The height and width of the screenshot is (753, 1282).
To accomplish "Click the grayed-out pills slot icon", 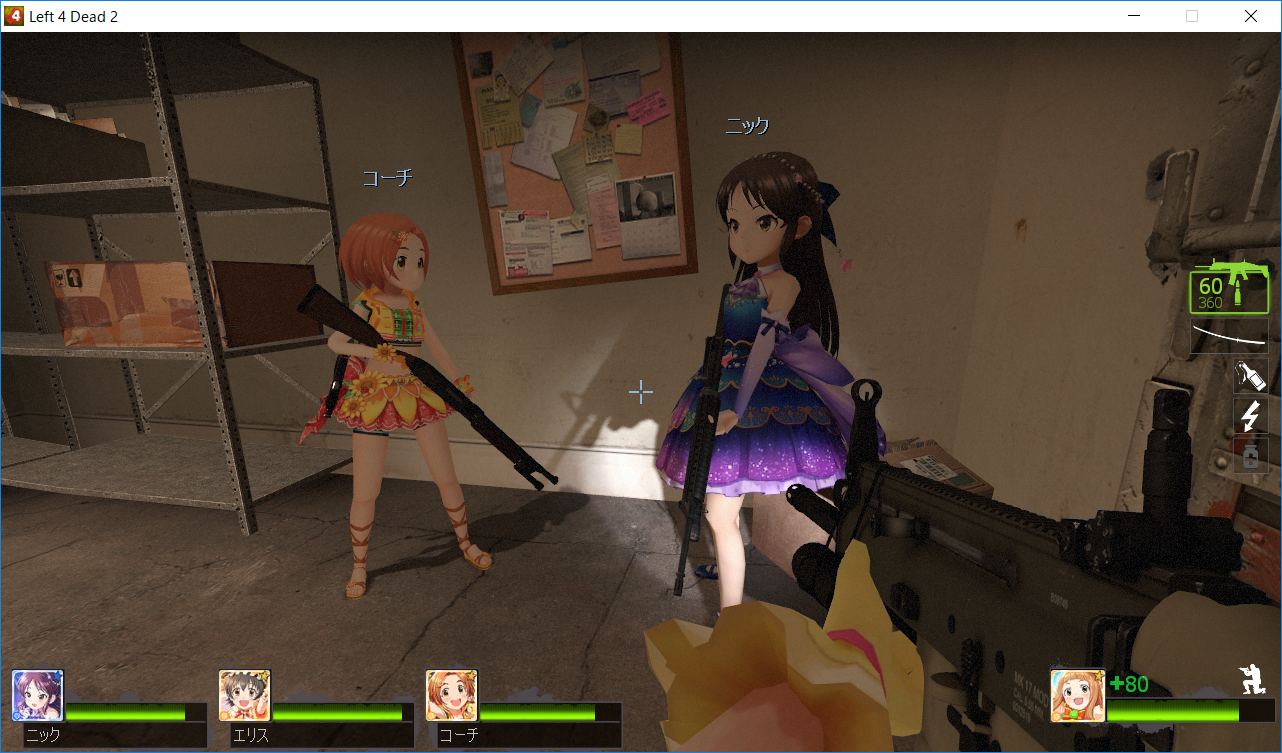I will (1251, 454).
